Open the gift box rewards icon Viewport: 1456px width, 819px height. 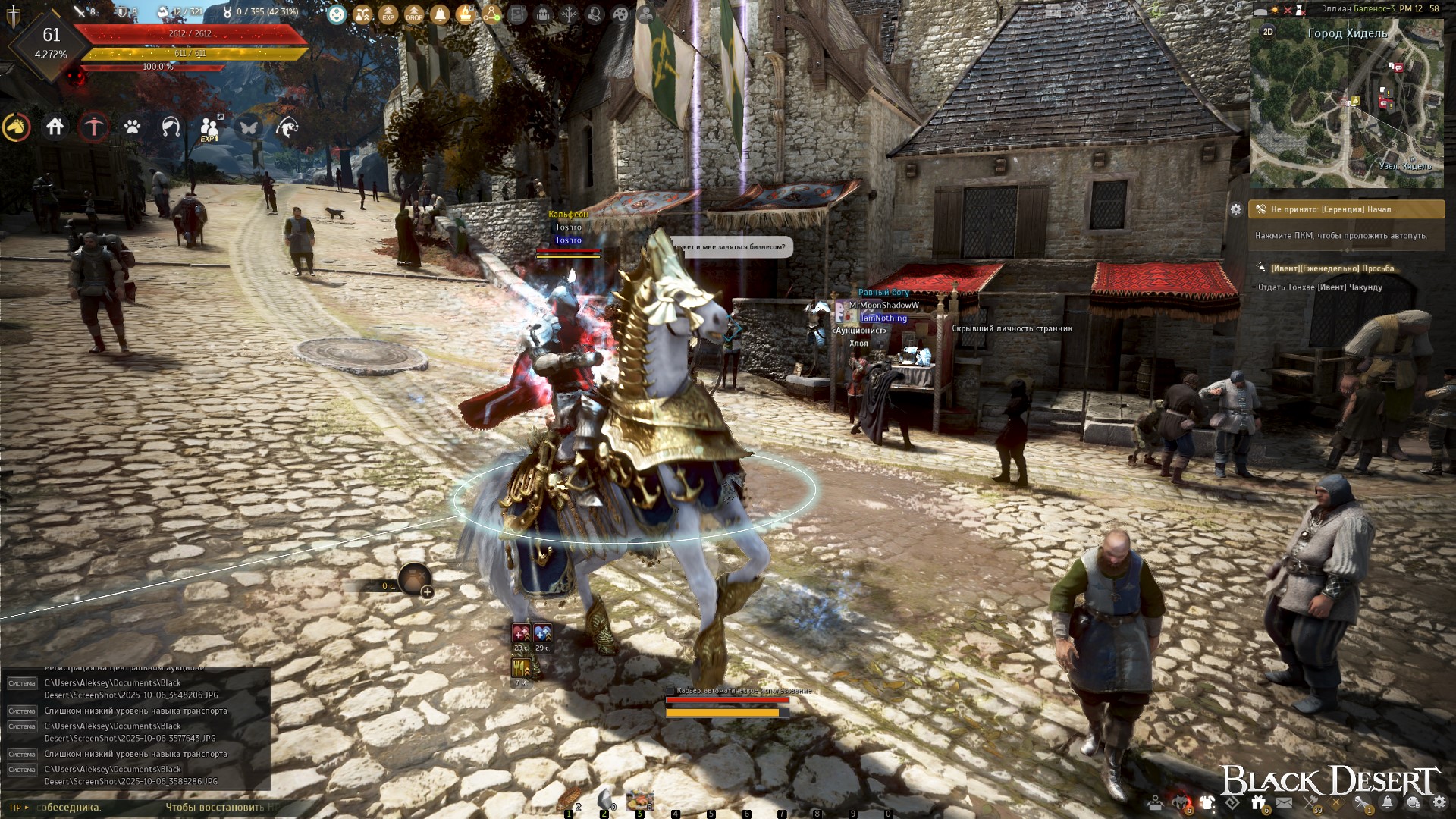pos(1259,802)
